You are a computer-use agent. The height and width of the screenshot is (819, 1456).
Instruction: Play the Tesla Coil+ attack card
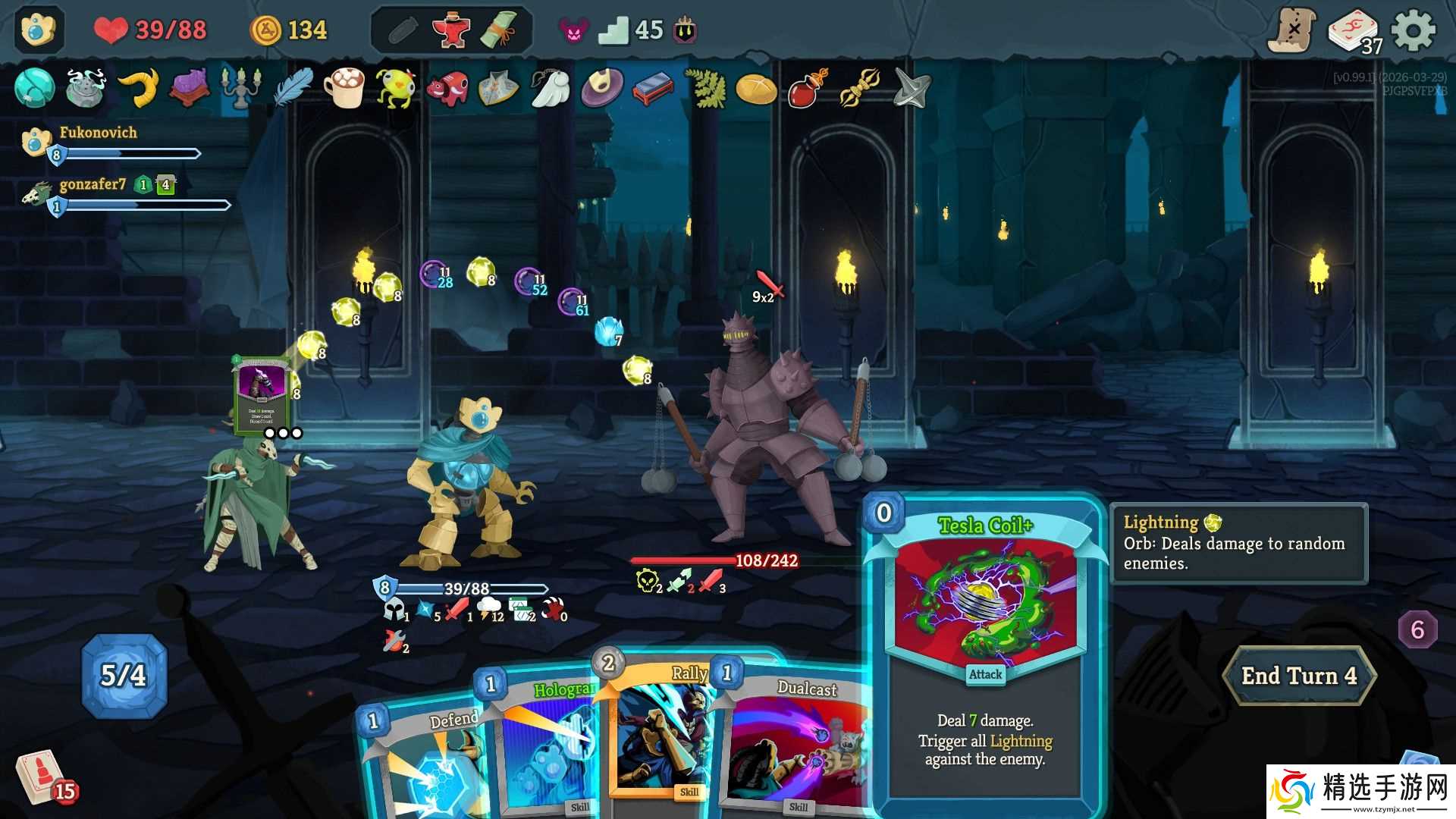coord(984,652)
